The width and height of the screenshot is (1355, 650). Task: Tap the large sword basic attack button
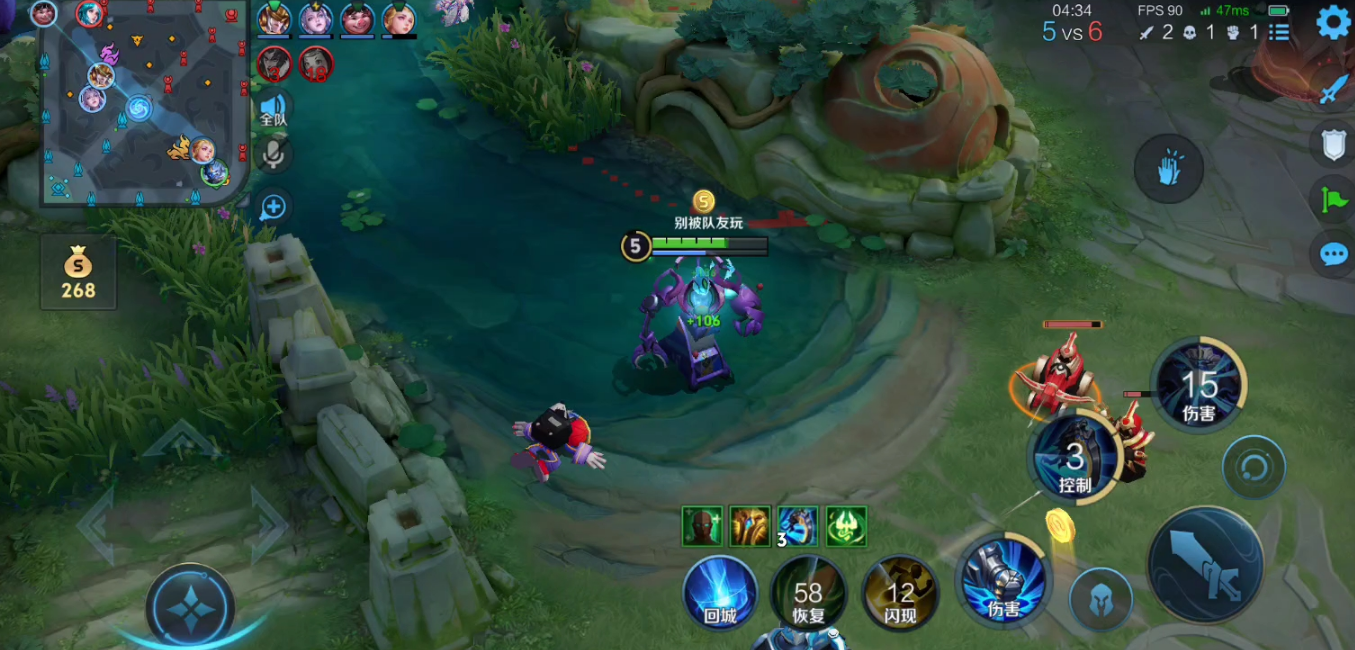(1205, 563)
